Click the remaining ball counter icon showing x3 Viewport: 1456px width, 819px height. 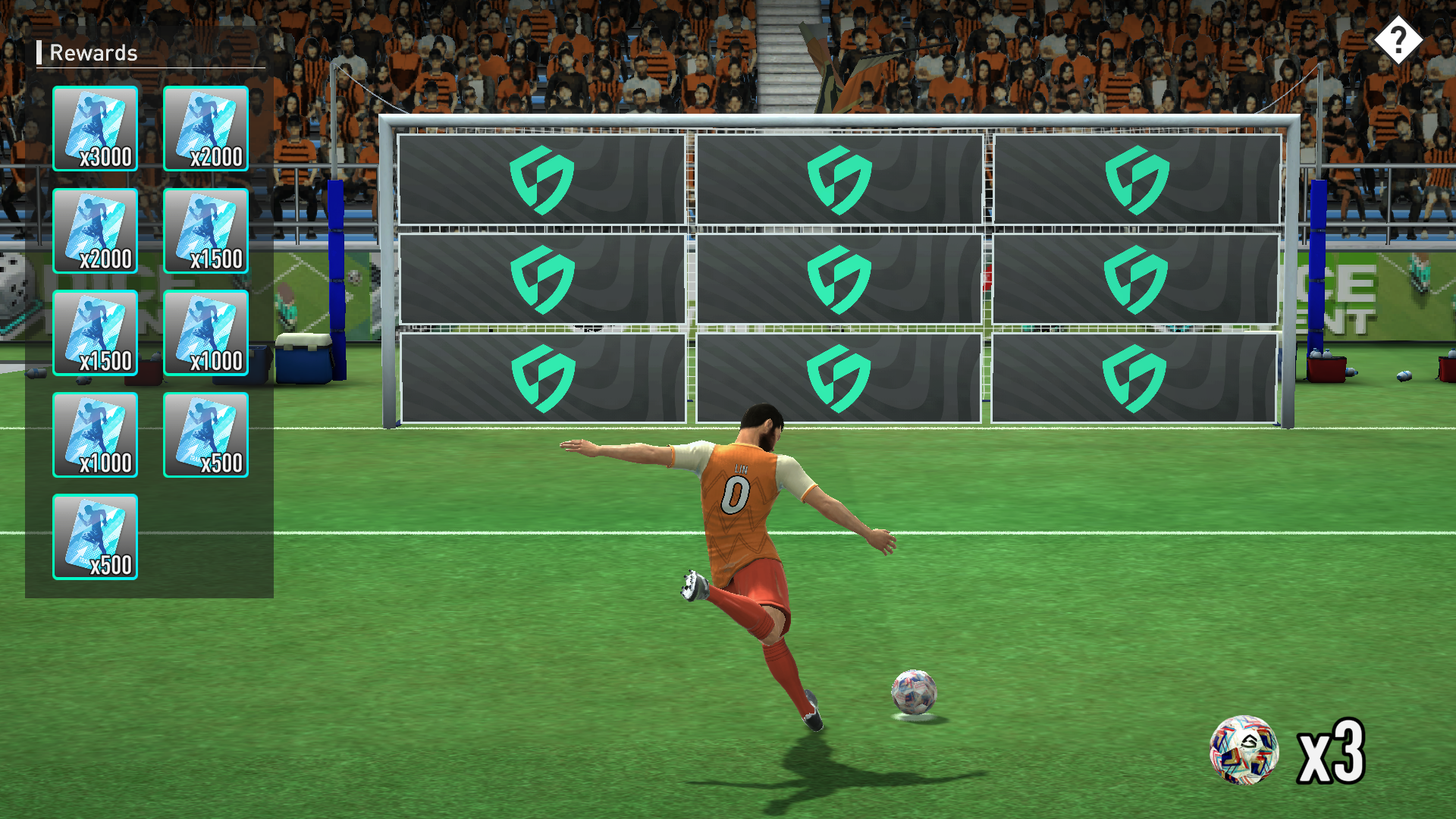1245,751
